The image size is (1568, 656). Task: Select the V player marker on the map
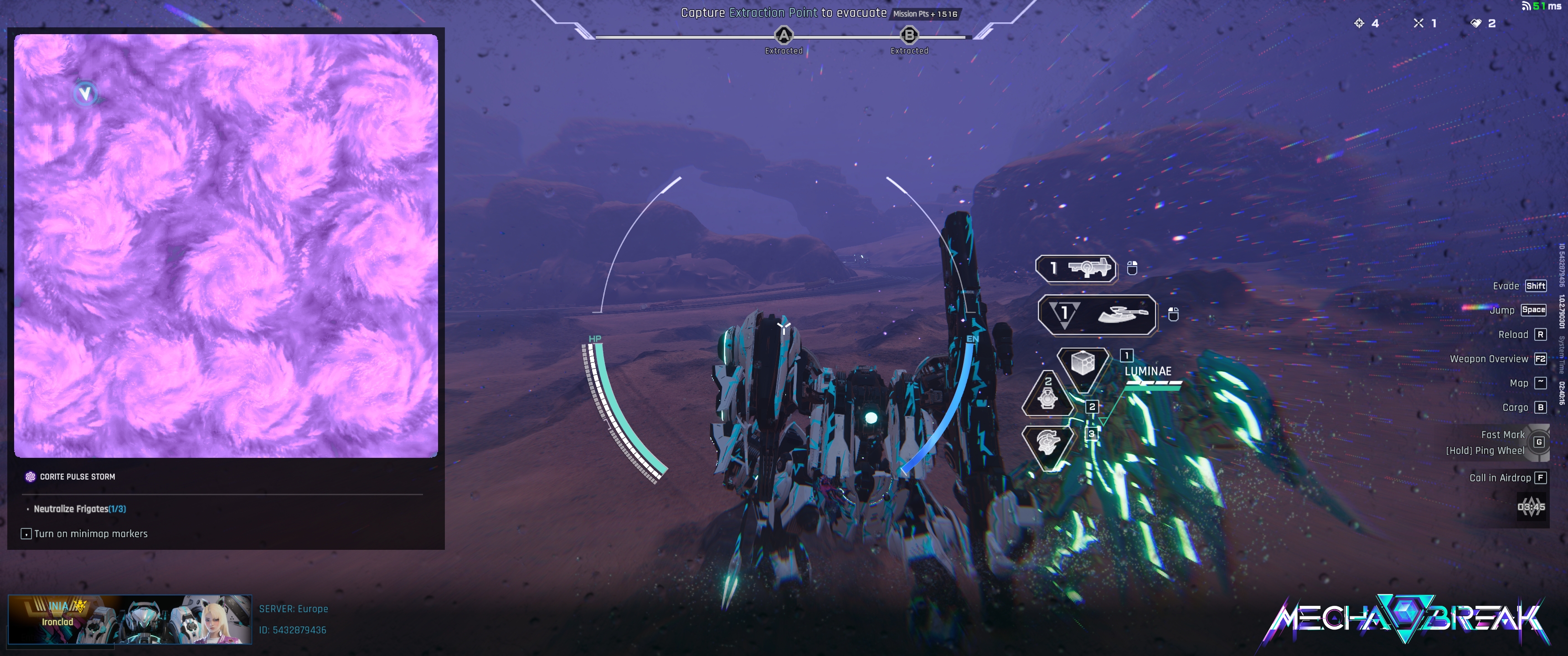(x=85, y=94)
